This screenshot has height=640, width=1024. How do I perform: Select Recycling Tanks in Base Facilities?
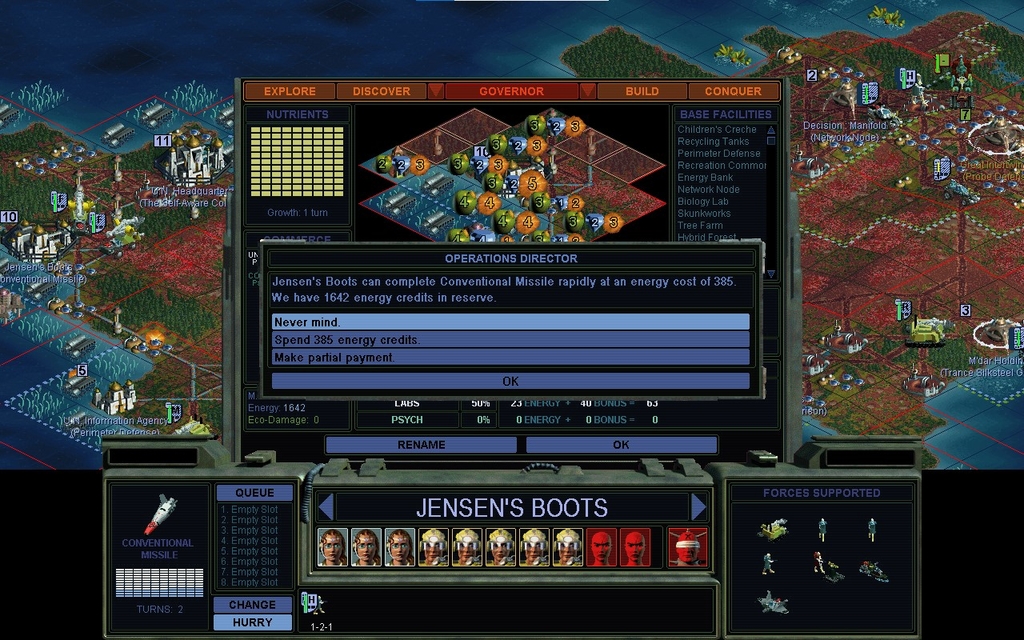713,142
